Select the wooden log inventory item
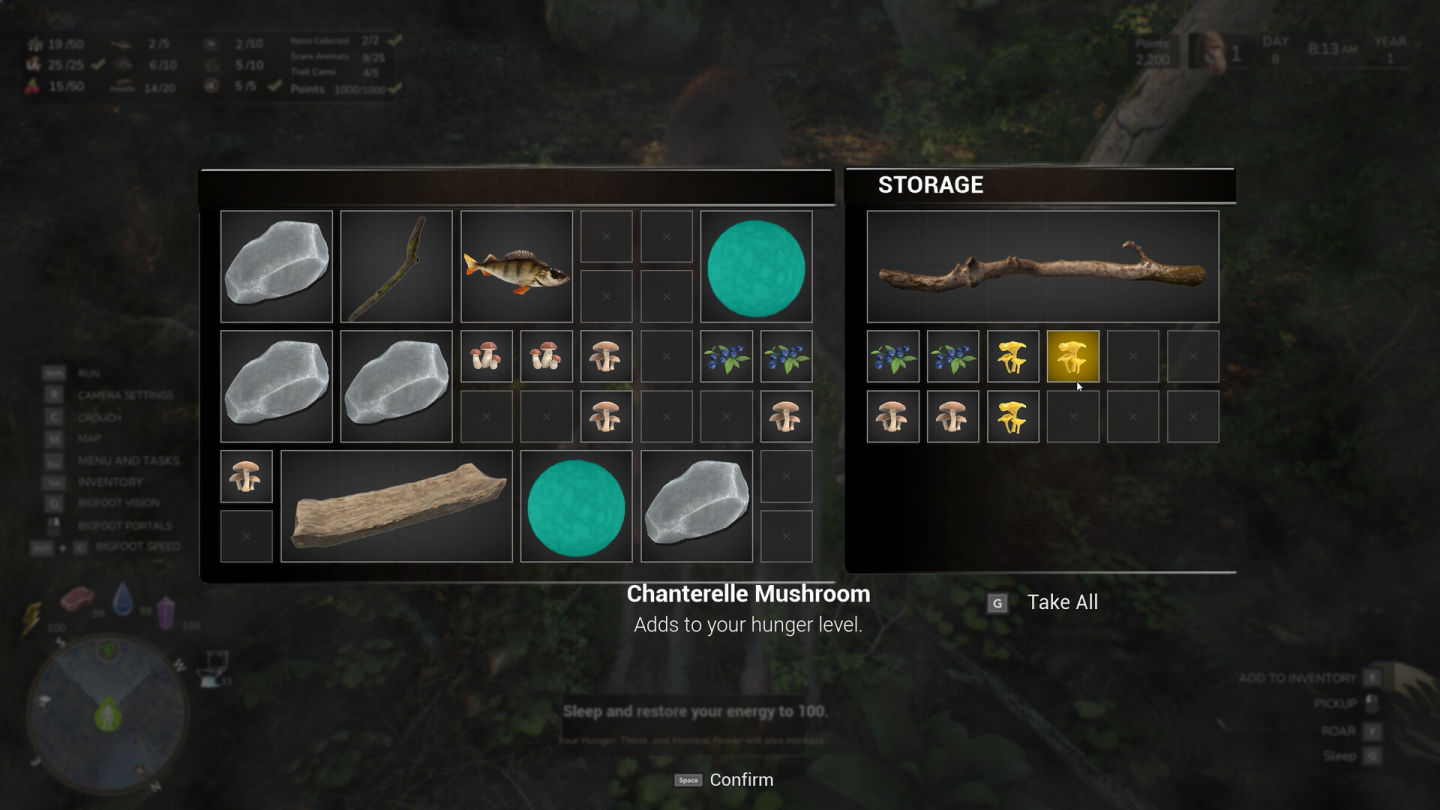Image resolution: width=1440 pixels, height=810 pixels. 396,506
